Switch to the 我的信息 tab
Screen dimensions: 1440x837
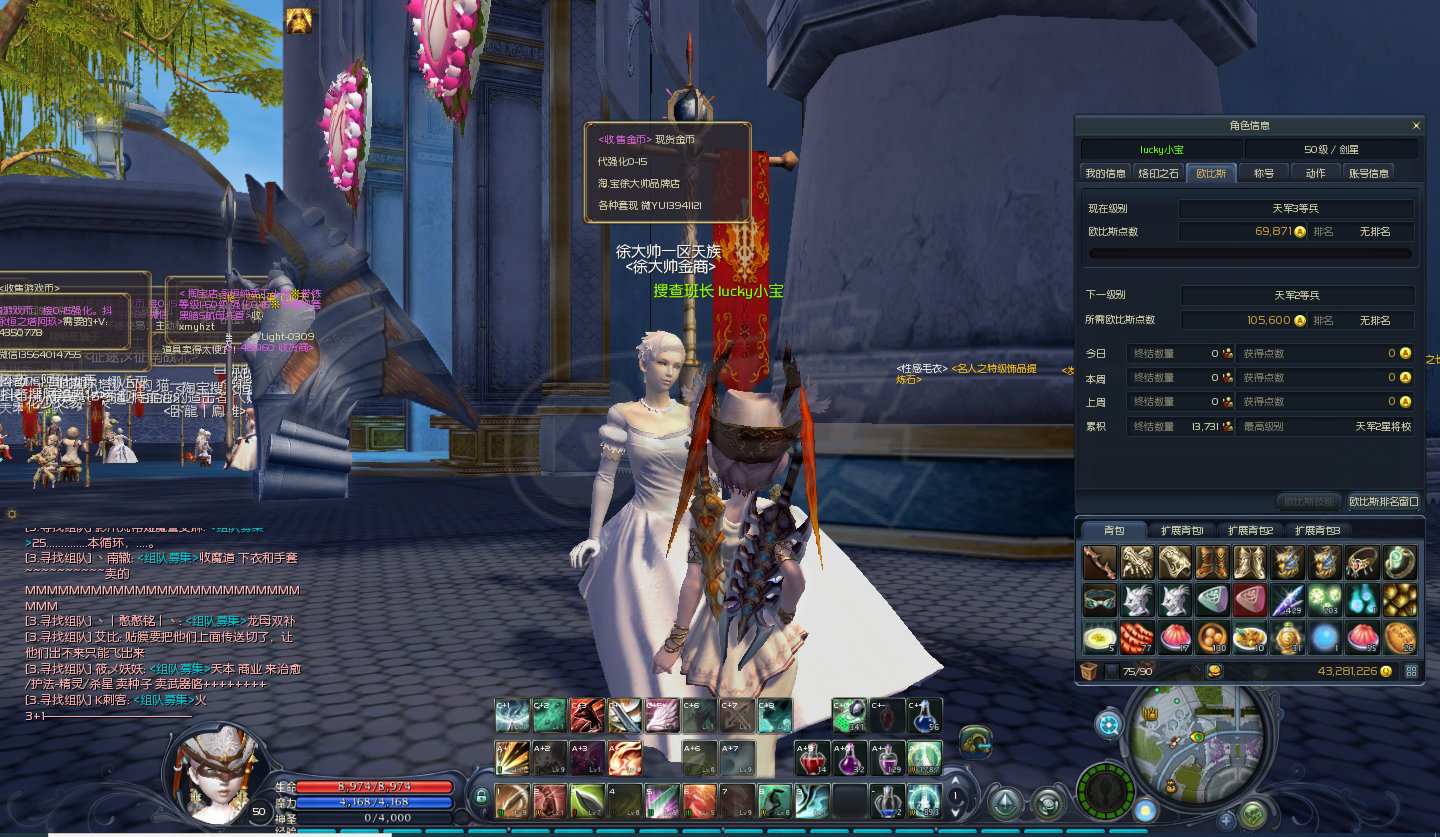pyautogui.click(x=1105, y=173)
